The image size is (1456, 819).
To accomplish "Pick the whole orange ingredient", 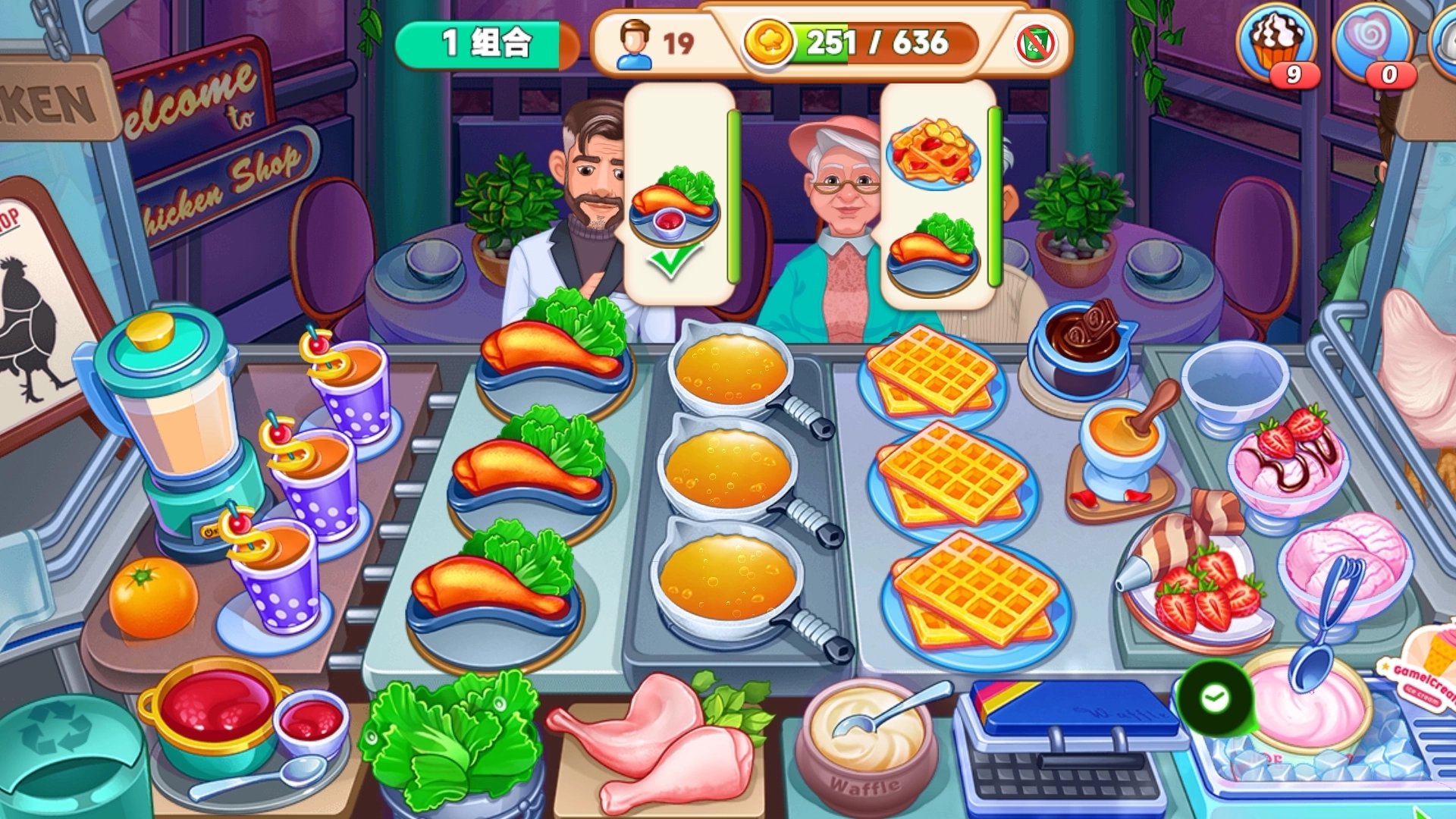I will [153, 598].
